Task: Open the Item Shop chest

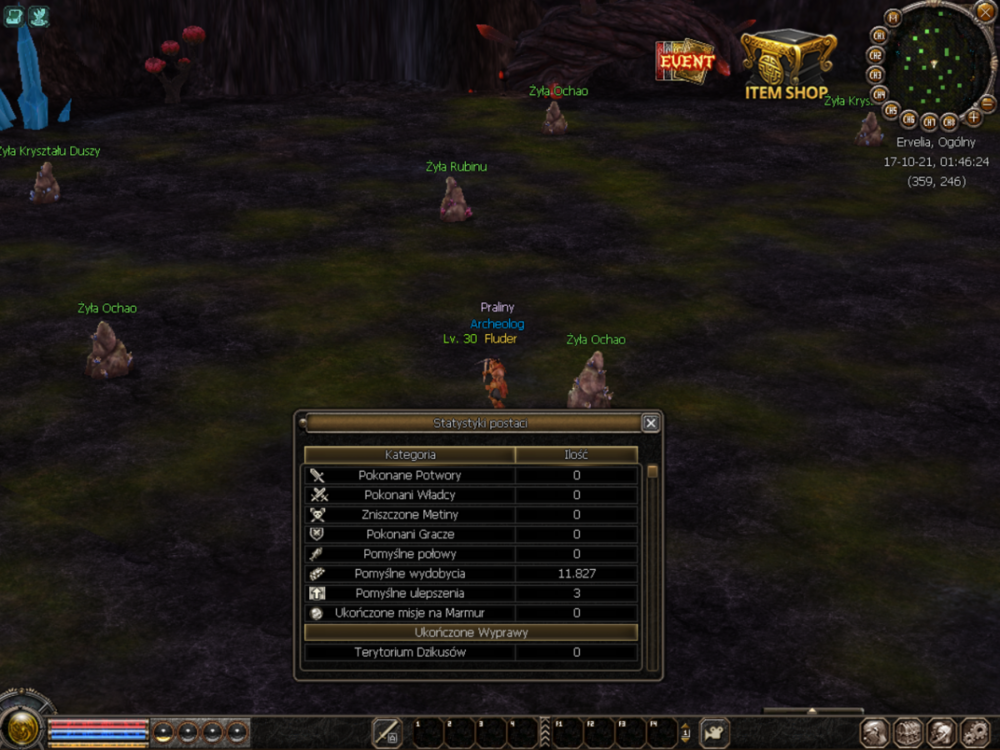Action: pyautogui.click(x=787, y=63)
